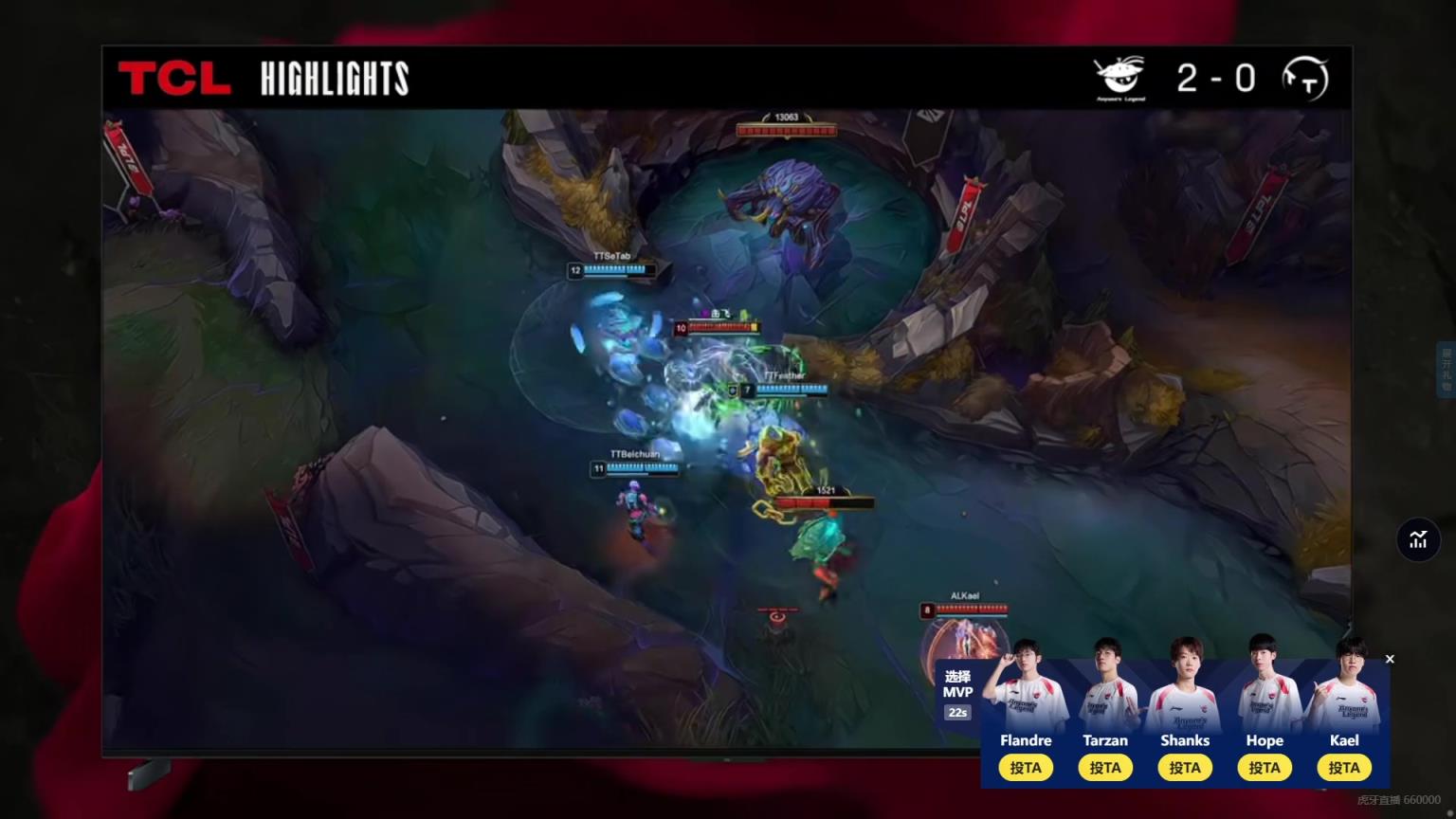Give Hope your MVP vote
This screenshot has height=819, width=1456.
(x=1265, y=768)
